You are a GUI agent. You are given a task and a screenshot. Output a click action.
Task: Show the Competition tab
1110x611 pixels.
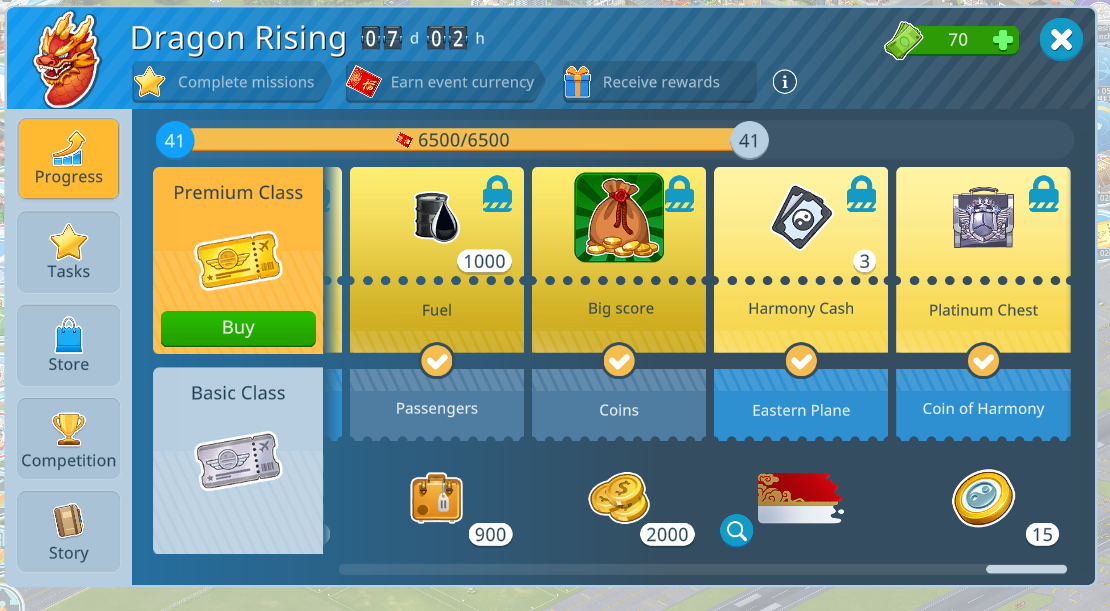point(68,439)
